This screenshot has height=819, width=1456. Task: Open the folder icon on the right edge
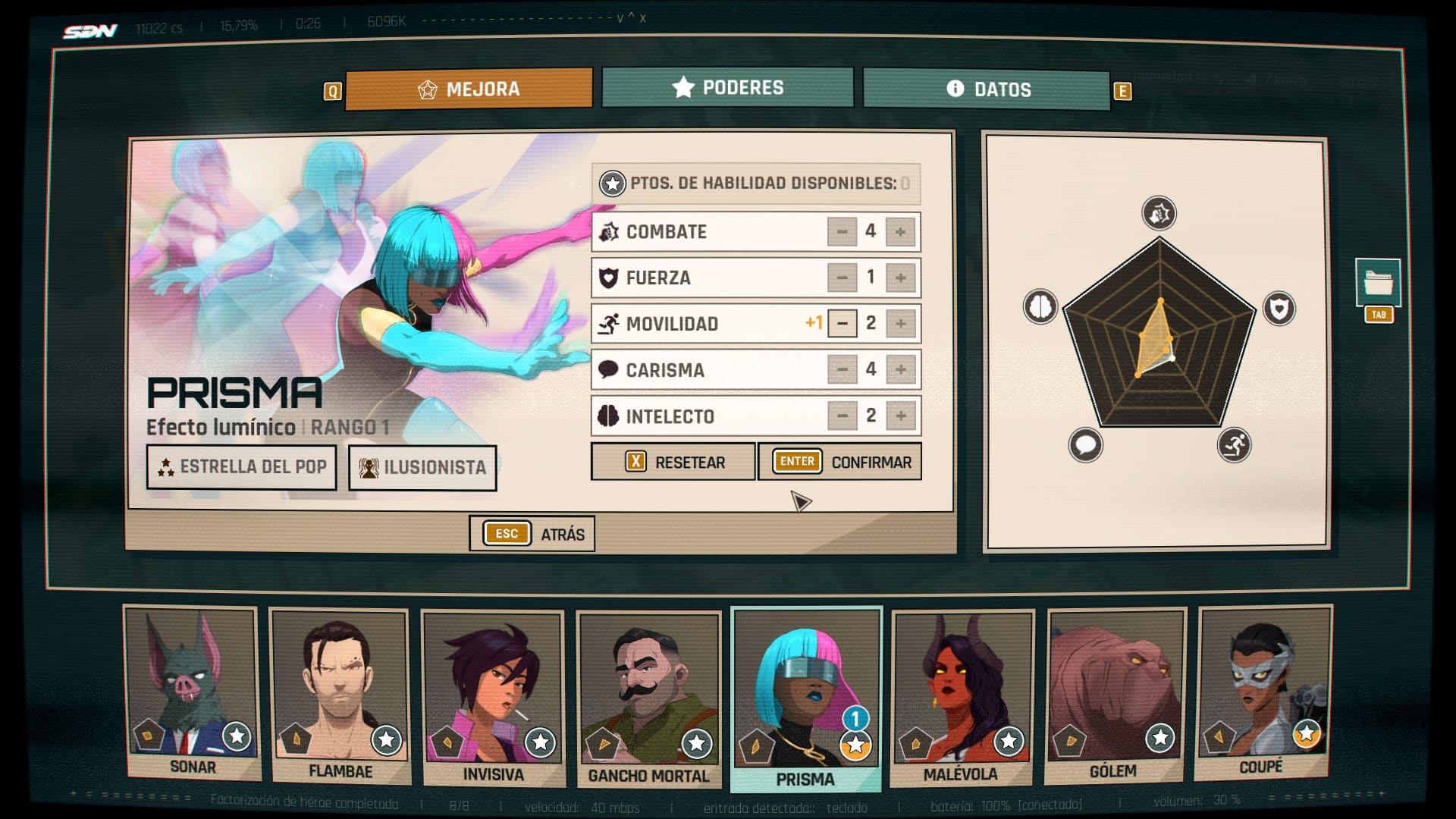click(x=1378, y=284)
